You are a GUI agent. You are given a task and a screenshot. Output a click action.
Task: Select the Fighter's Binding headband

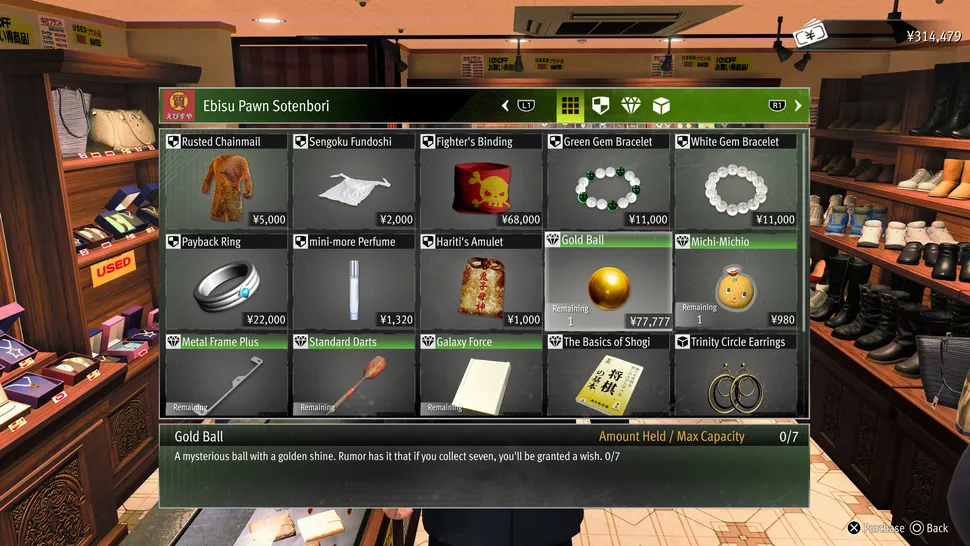click(481, 181)
